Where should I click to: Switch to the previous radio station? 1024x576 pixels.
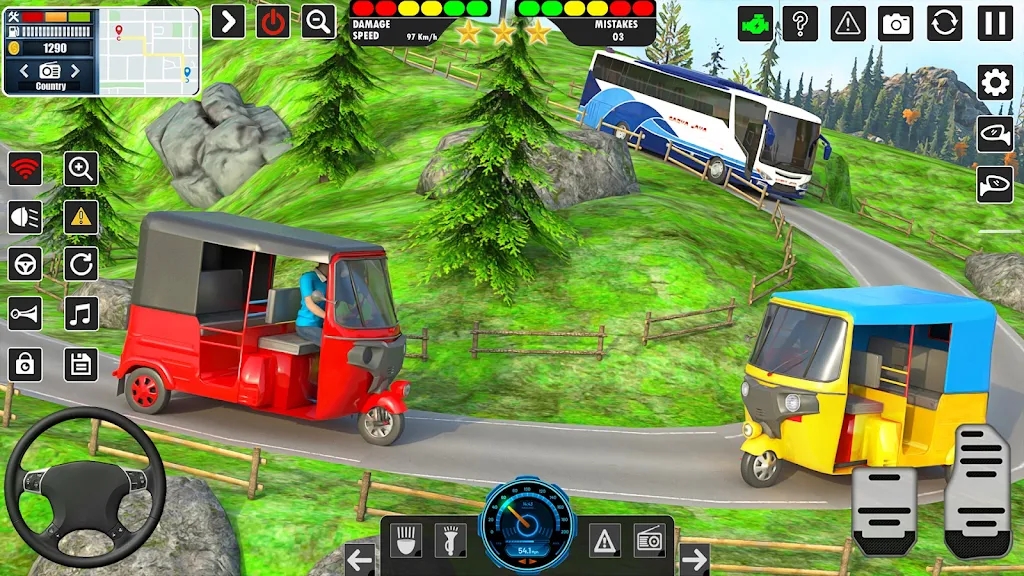(x=24, y=71)
